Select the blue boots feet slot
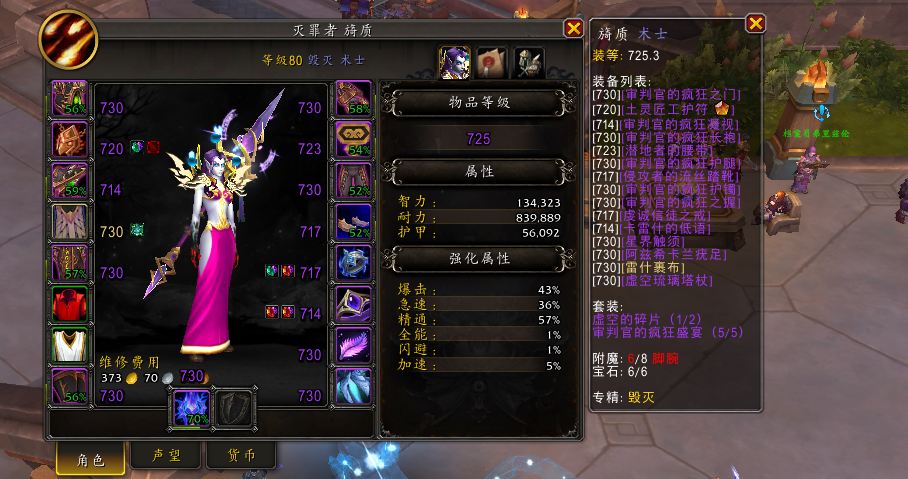The width and height of the screenshot is (908, 479). click(353, 222)
